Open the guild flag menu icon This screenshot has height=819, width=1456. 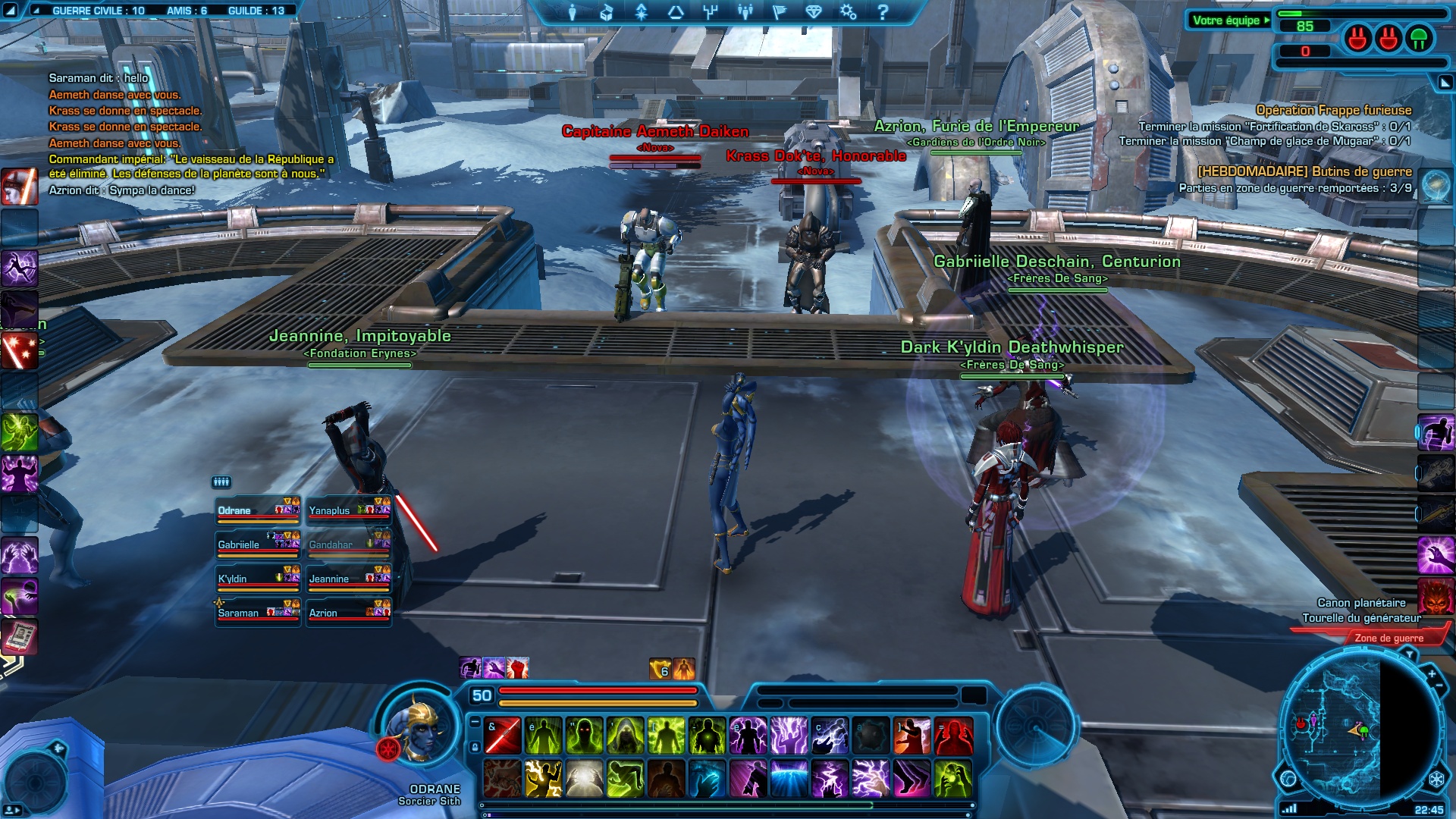(x=779, y=12)
